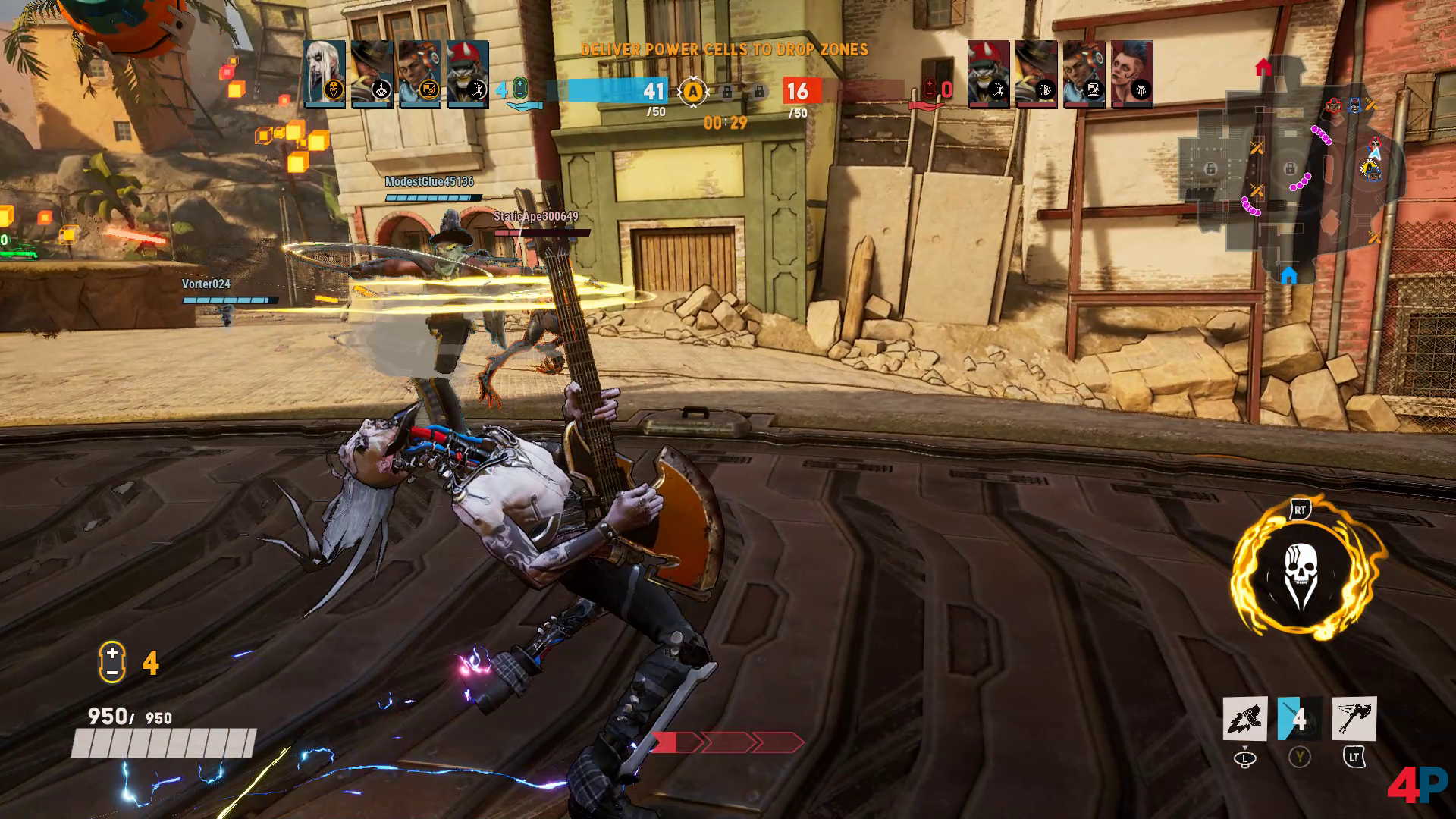Click the power cell counter icon

[111, 662]
